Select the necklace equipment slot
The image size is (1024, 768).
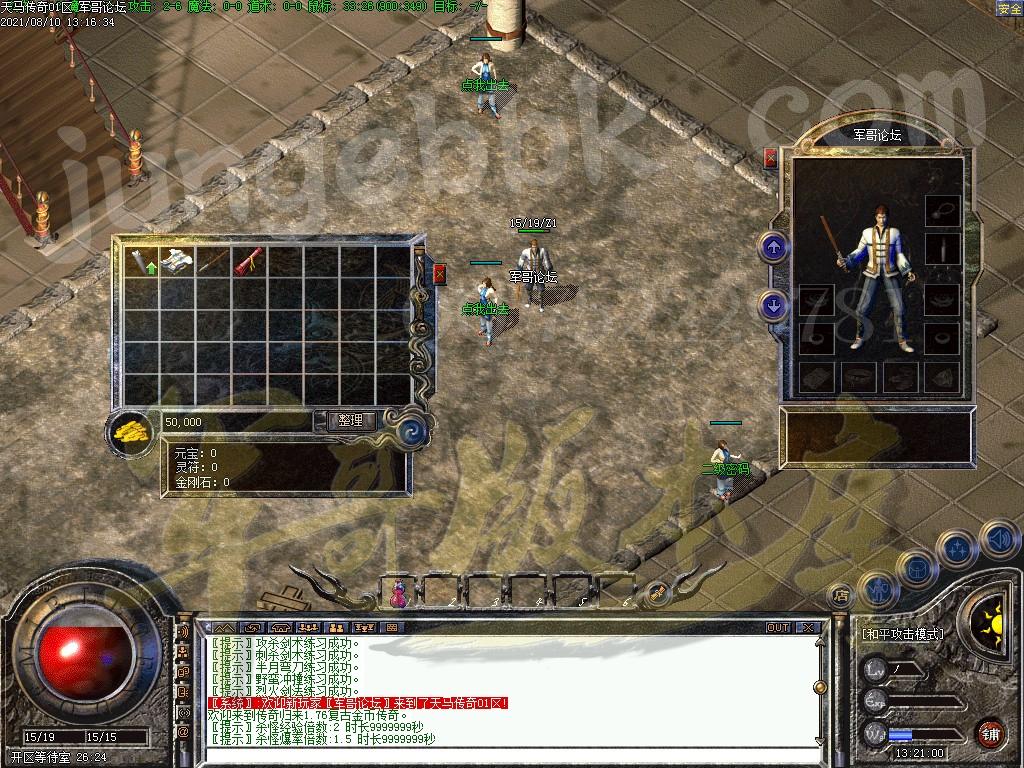coord(941,210)
